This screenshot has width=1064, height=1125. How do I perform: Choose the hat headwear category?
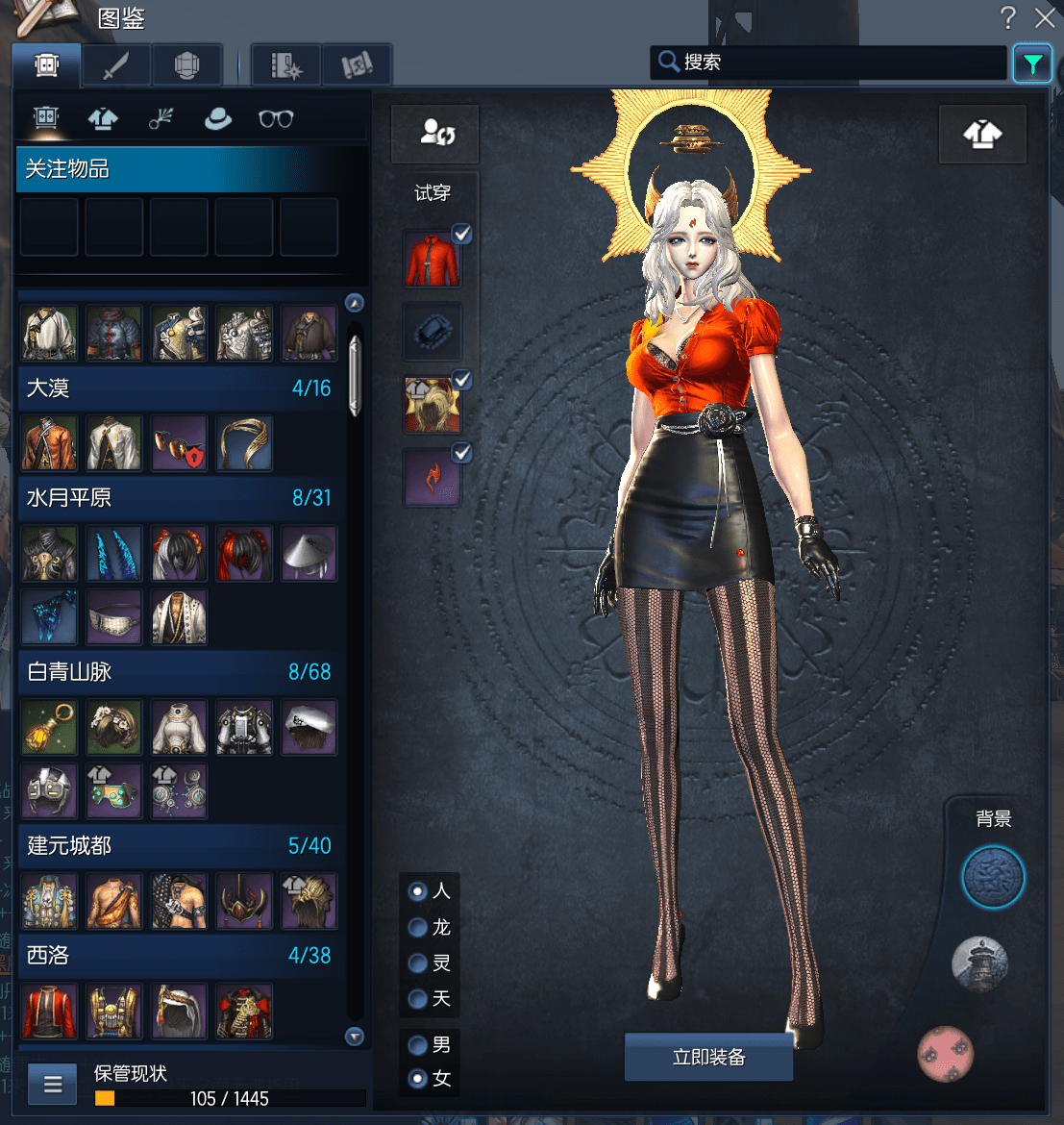[218, 118]
